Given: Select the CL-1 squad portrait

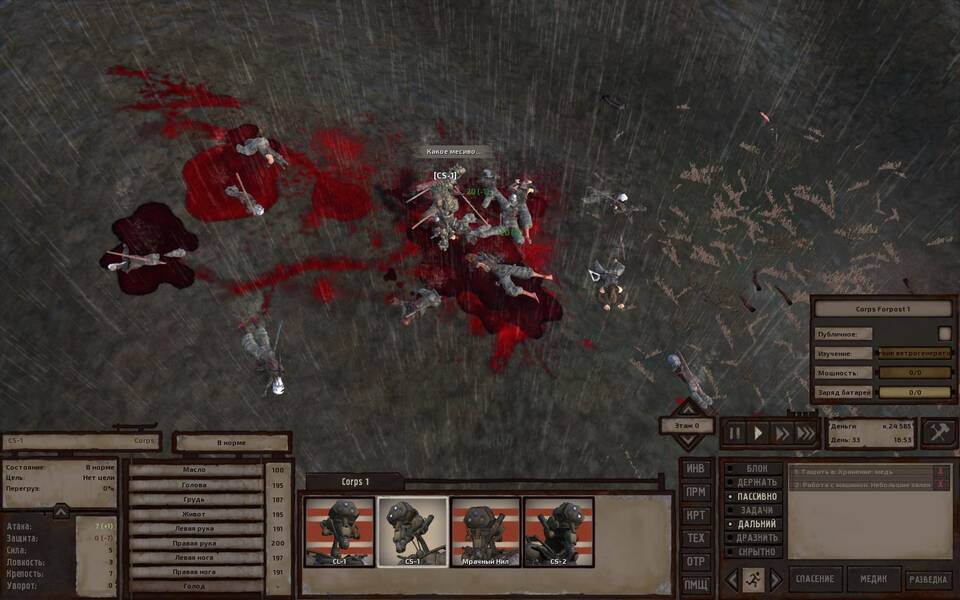Looking at the screenshot, I should (339, 532).
